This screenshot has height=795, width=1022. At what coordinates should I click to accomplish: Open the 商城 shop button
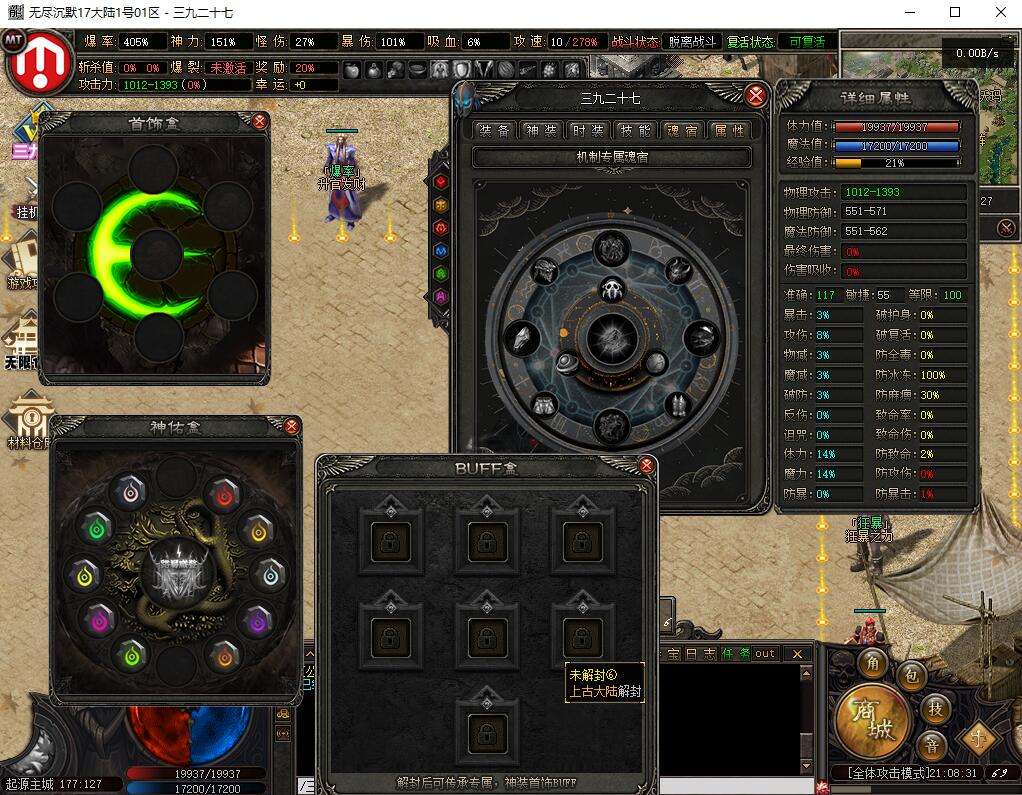click(x=872, y=720)
